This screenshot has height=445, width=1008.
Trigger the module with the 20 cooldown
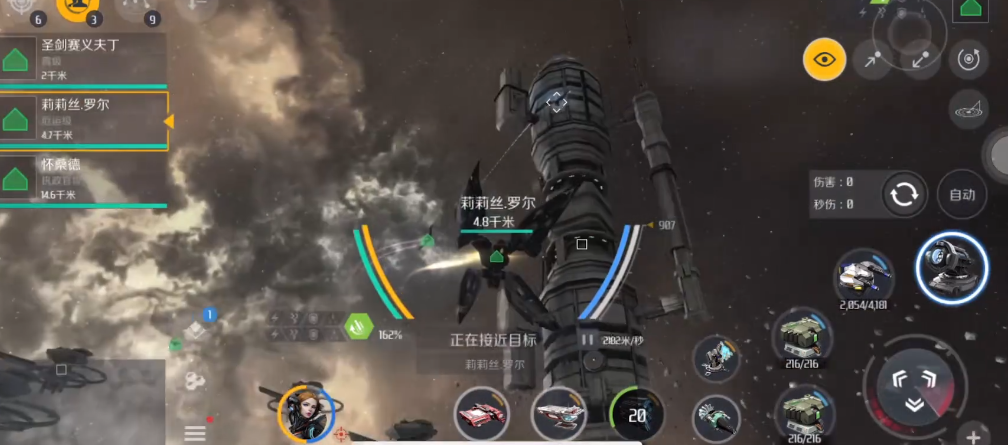point(637,415)
